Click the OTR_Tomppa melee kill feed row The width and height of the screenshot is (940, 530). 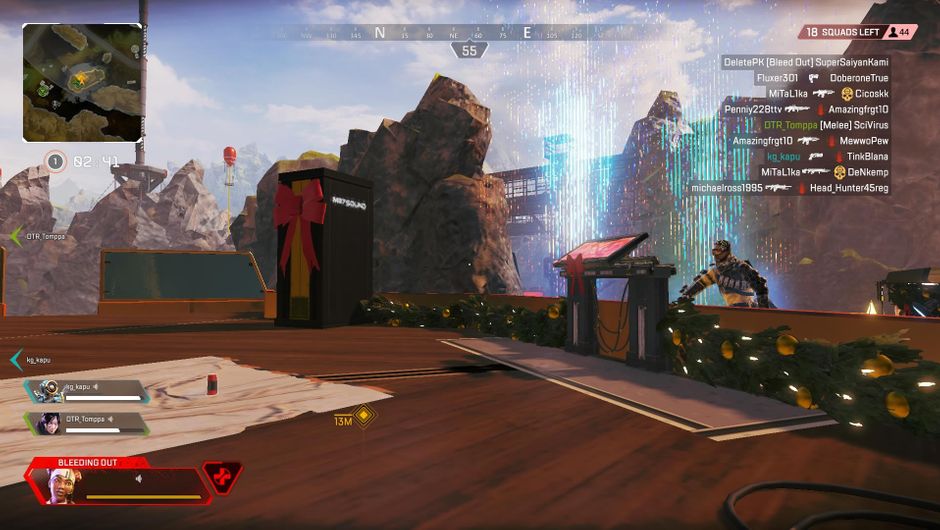coord(826,125)
